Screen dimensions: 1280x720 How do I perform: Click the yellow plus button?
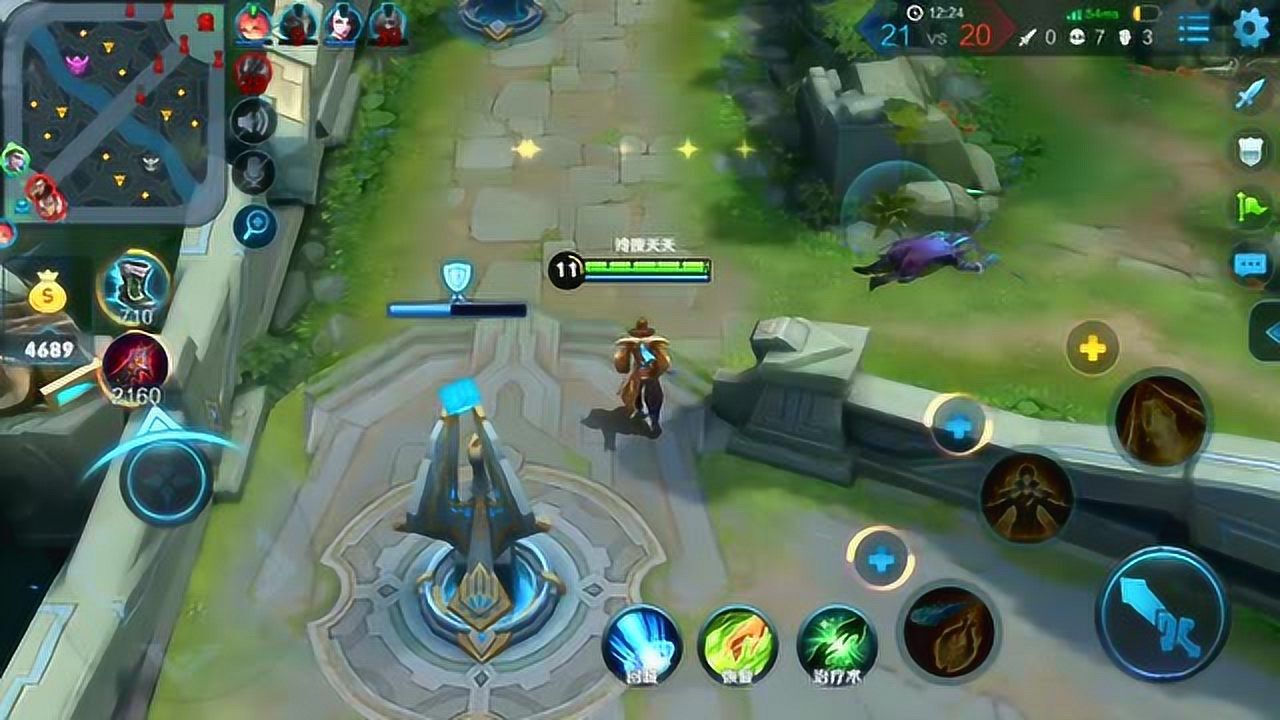1092,349
